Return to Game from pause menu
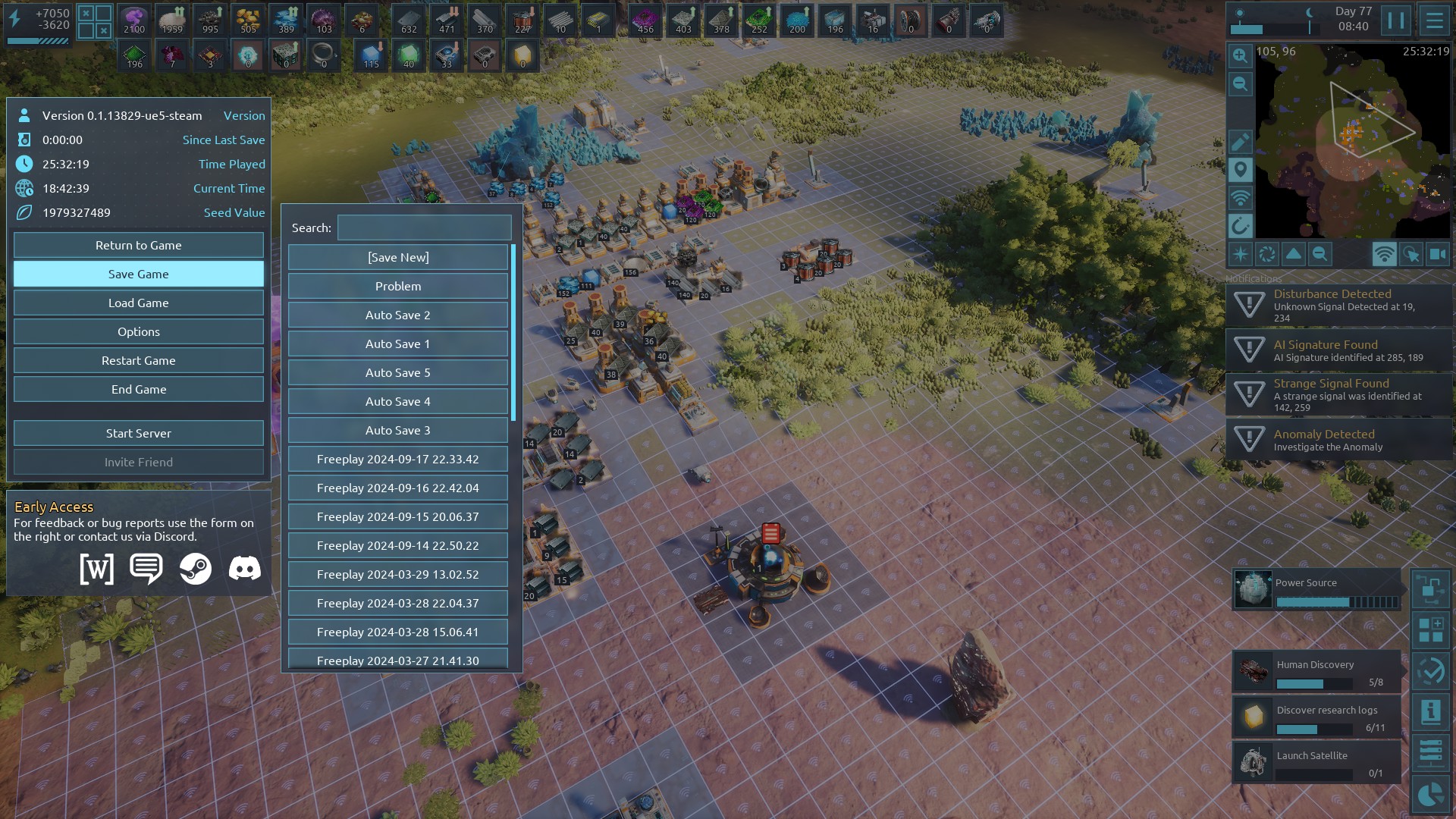Image resolution: width=1456 pixels, height=819 pixels. click(x=138, y=245)
